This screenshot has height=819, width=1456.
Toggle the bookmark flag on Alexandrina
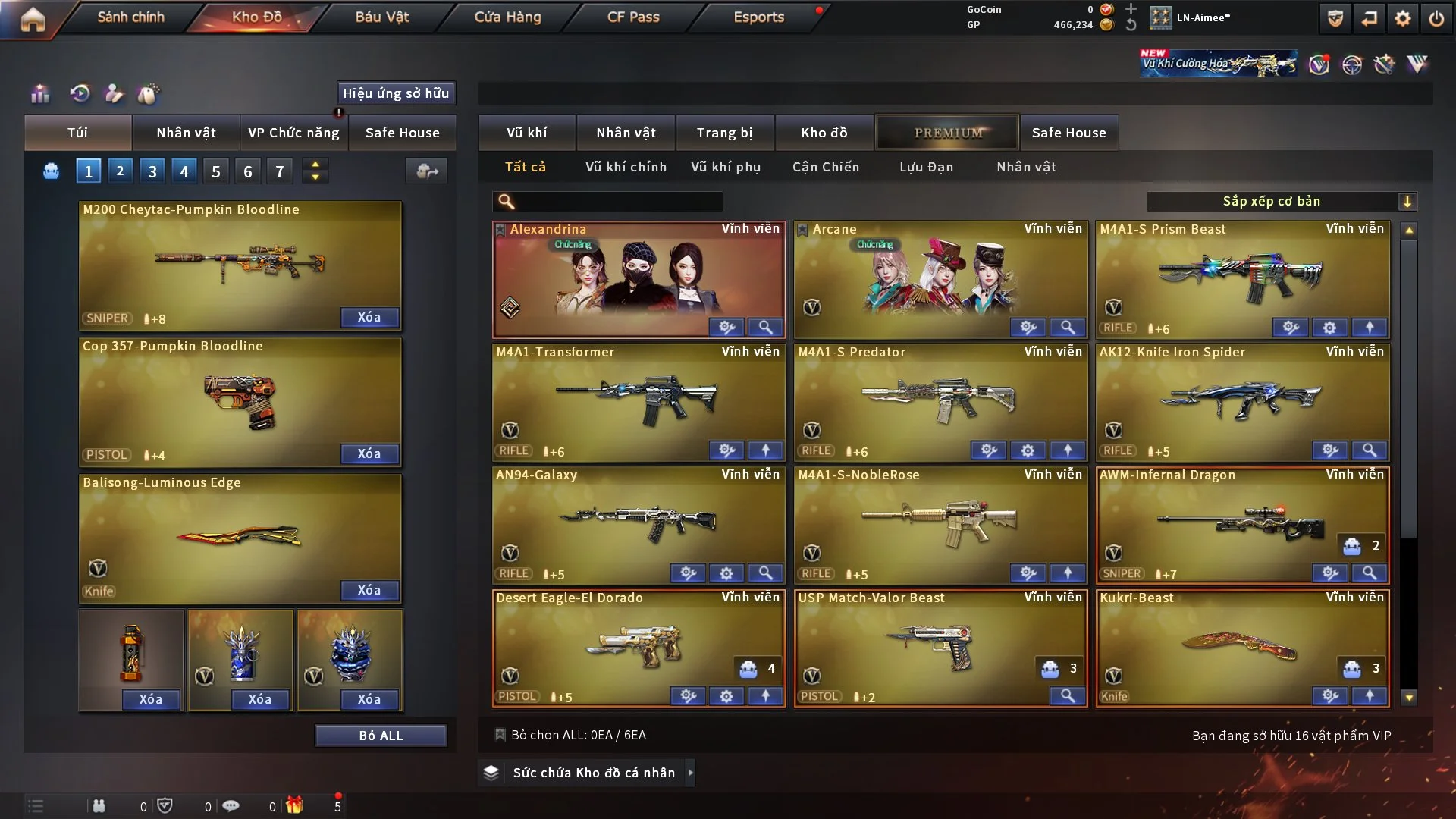click(x=500, y=229)
